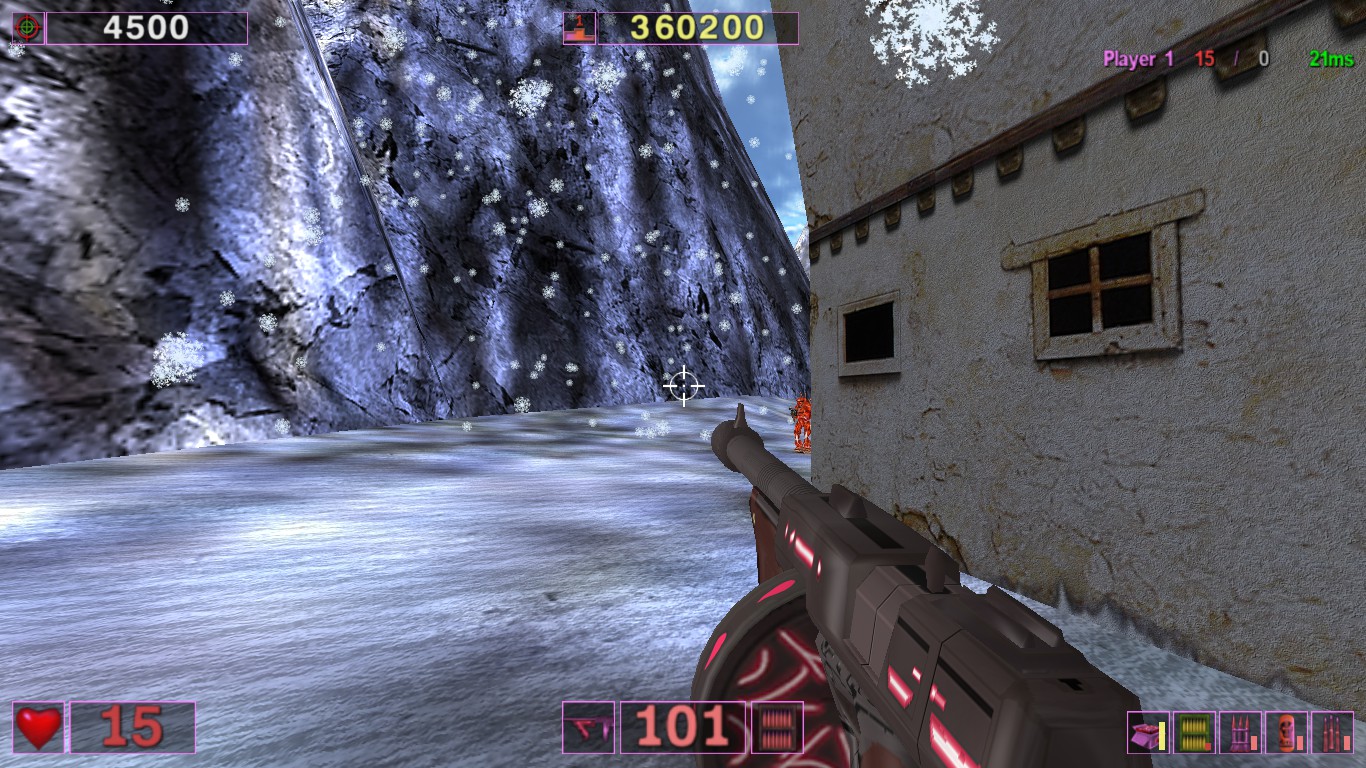Select the pink shotgun shells box icon

(1148, 733)
